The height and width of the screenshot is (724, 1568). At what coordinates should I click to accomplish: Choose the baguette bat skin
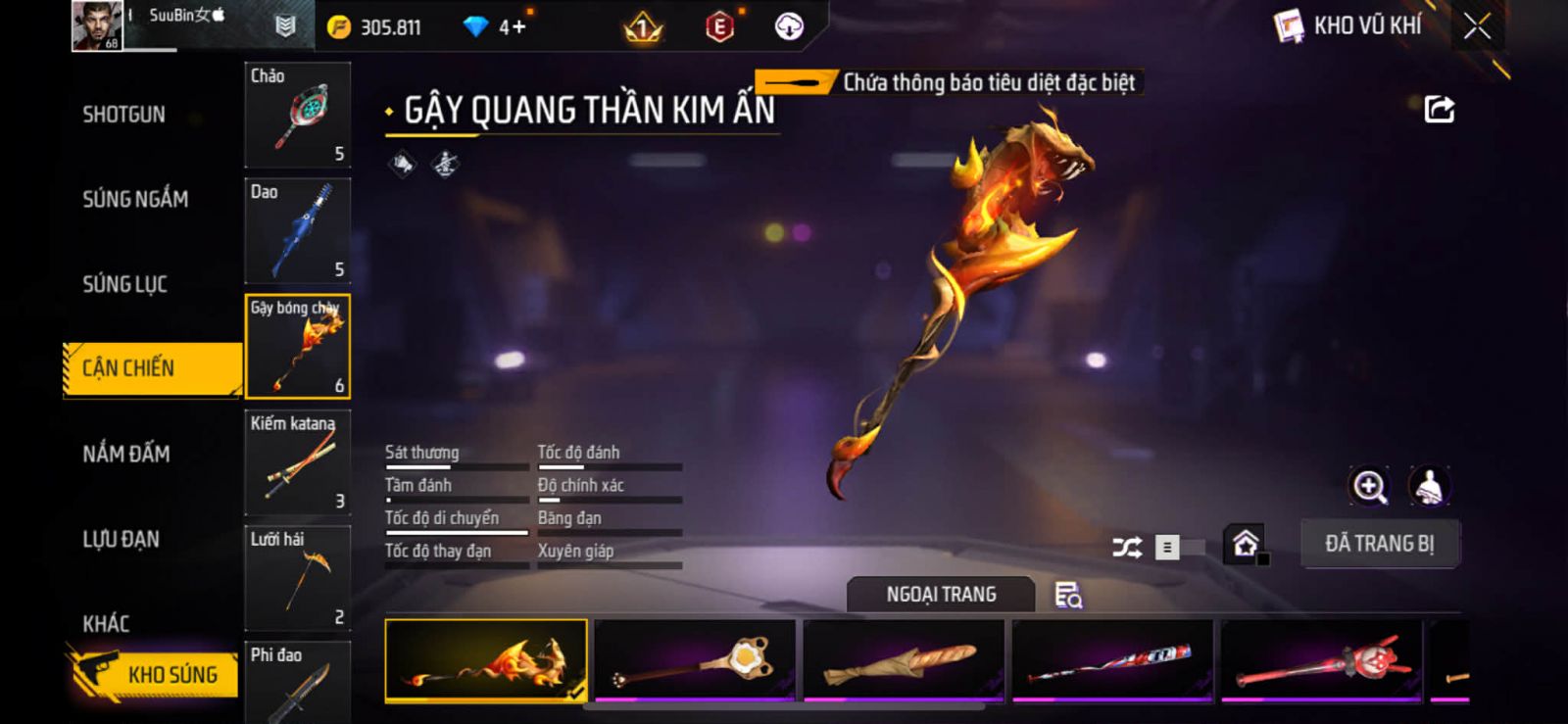point(904,660)
